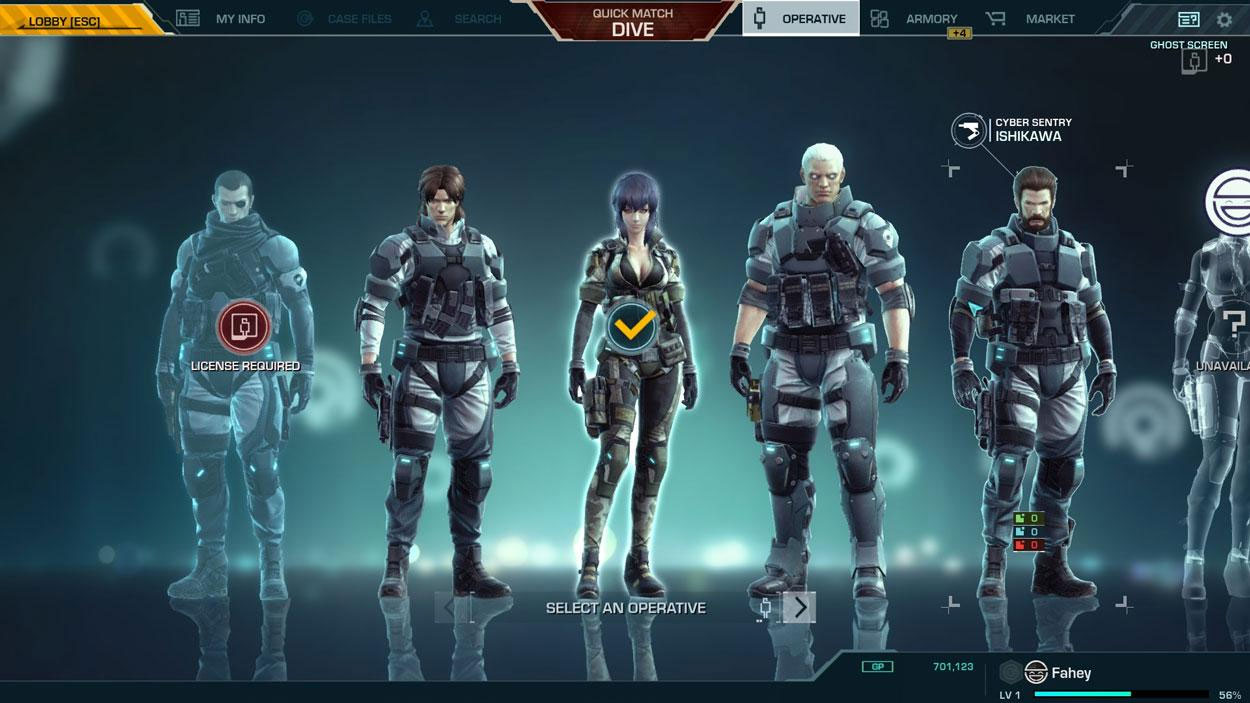This screenshot has height=703, width=1250.
Task: Click the Ghost Screen icon
Action: tap(1192, 60)
